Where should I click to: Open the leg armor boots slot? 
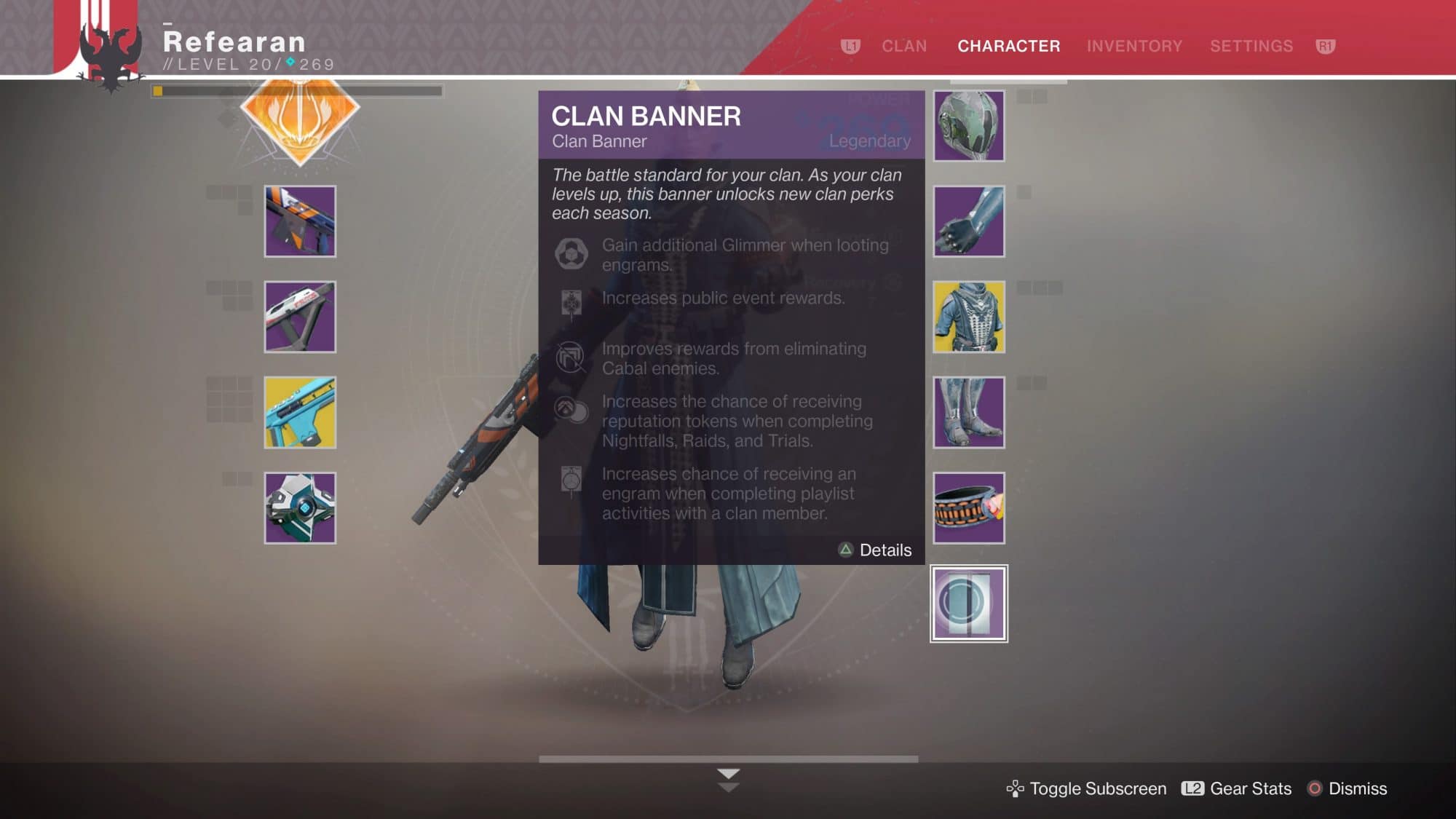[969, 412]
